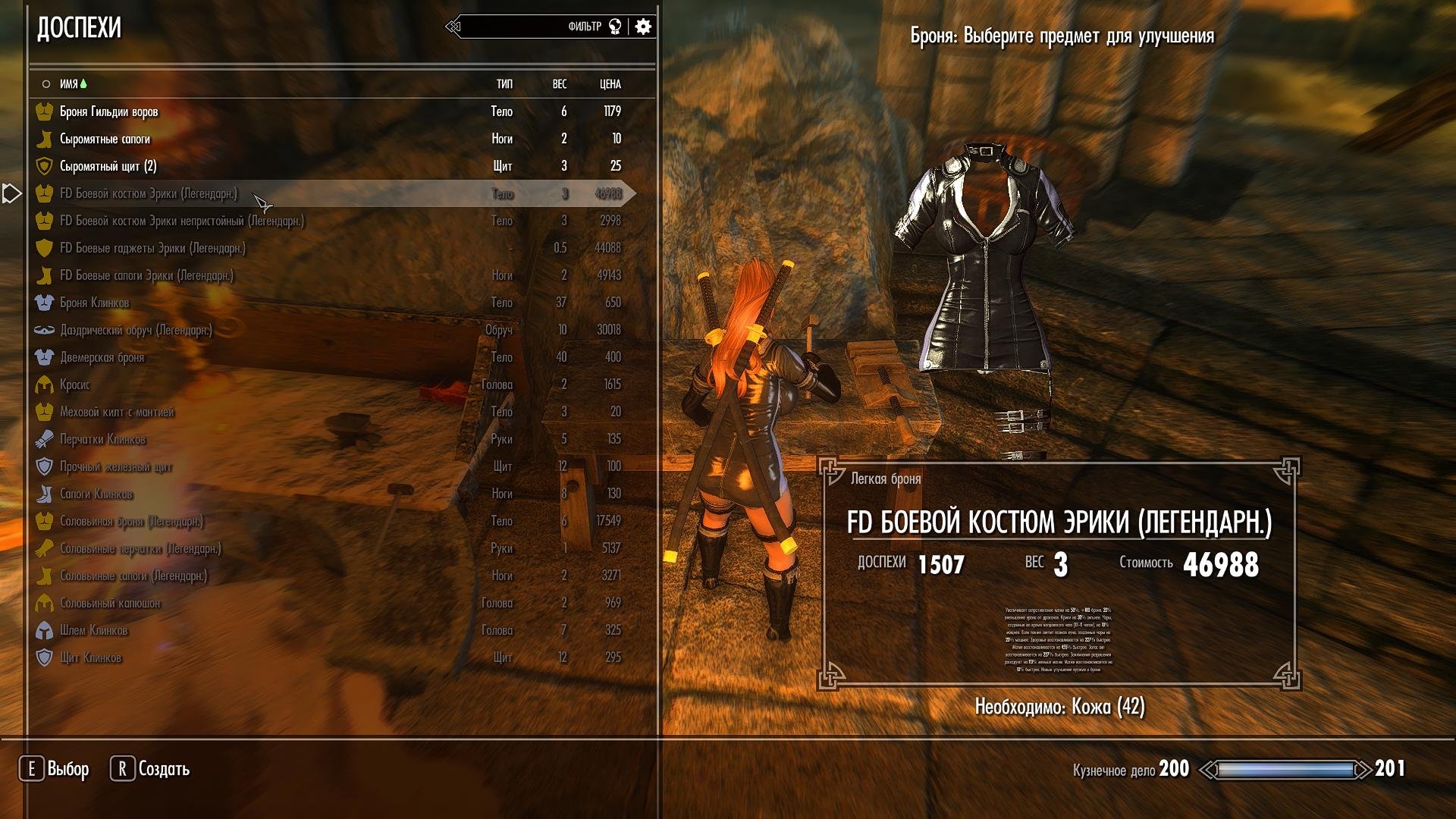
Task: Select Соловьиная броня (Легендарн.)
Action: [x=131, y=521]
